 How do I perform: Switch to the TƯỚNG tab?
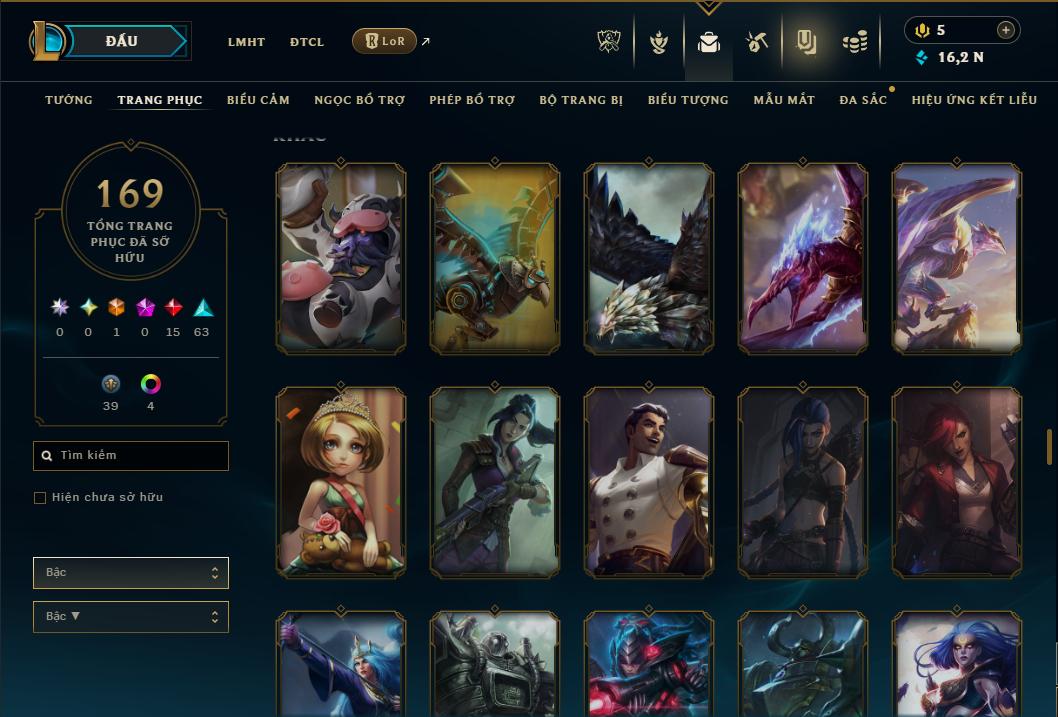[x=69, y=100]
